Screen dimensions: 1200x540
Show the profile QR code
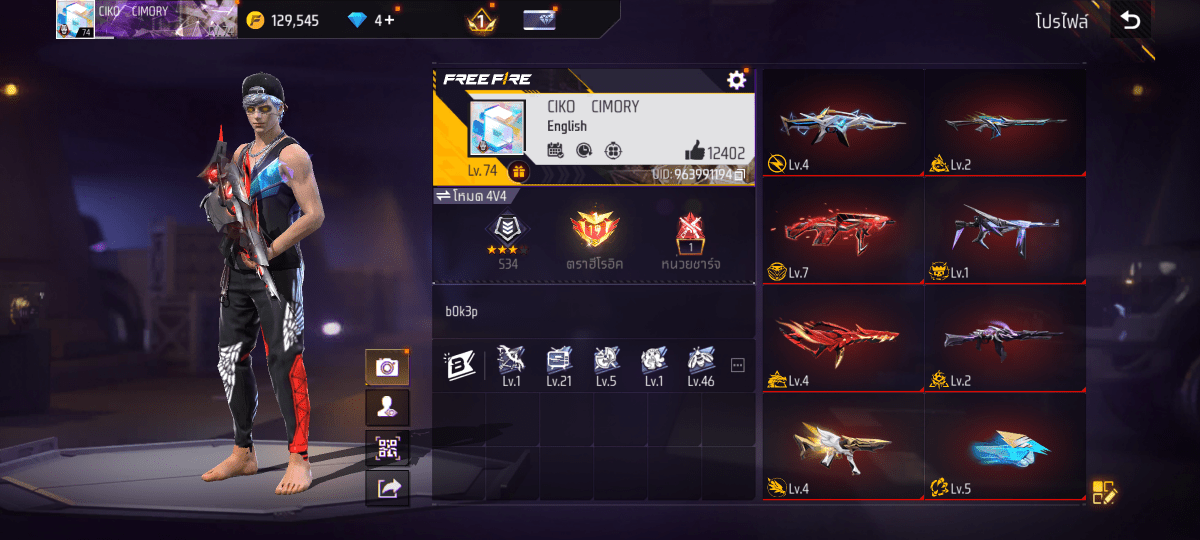click(387, 447)
